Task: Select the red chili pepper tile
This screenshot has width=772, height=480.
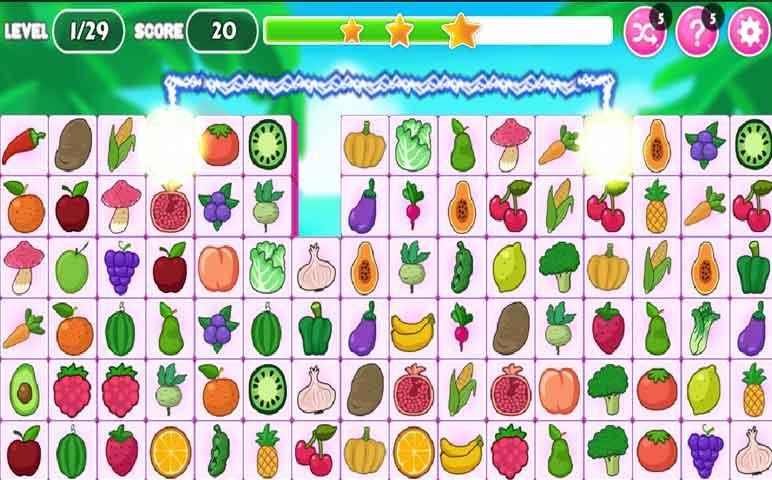Action: click(x=23, y=146)
